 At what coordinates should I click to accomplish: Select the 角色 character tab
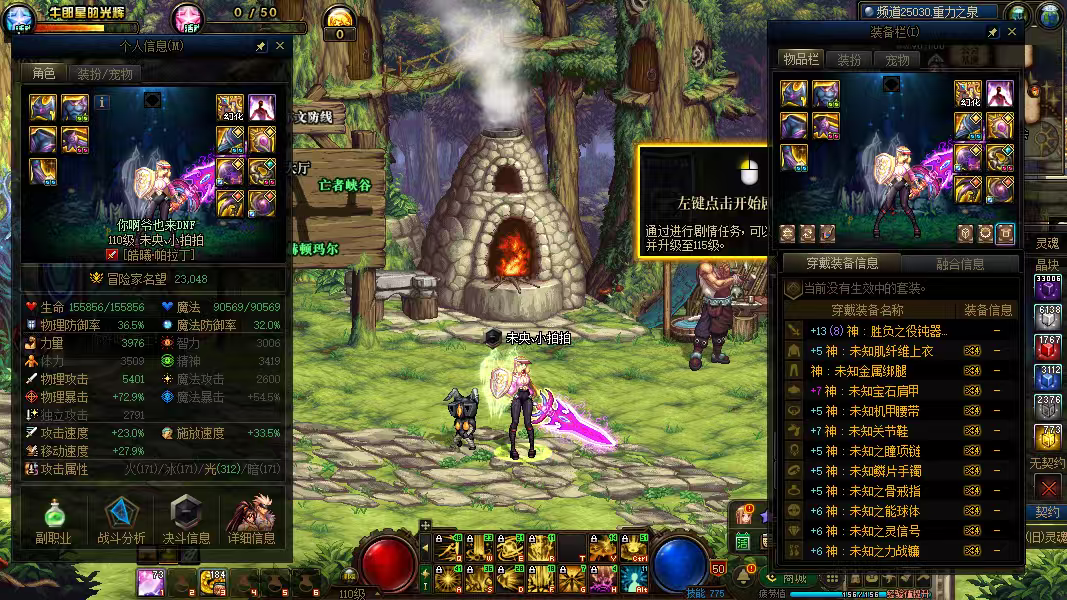pos(43,73)
